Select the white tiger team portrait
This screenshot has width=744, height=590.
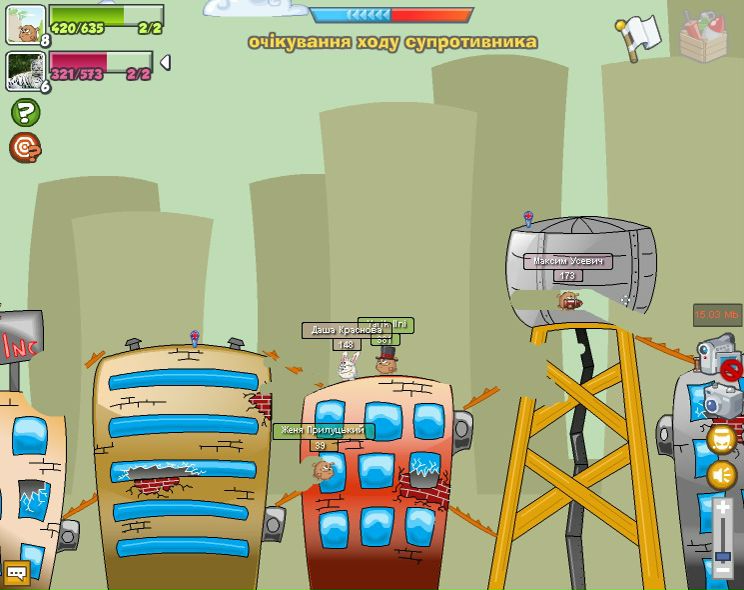pos(25,71)
